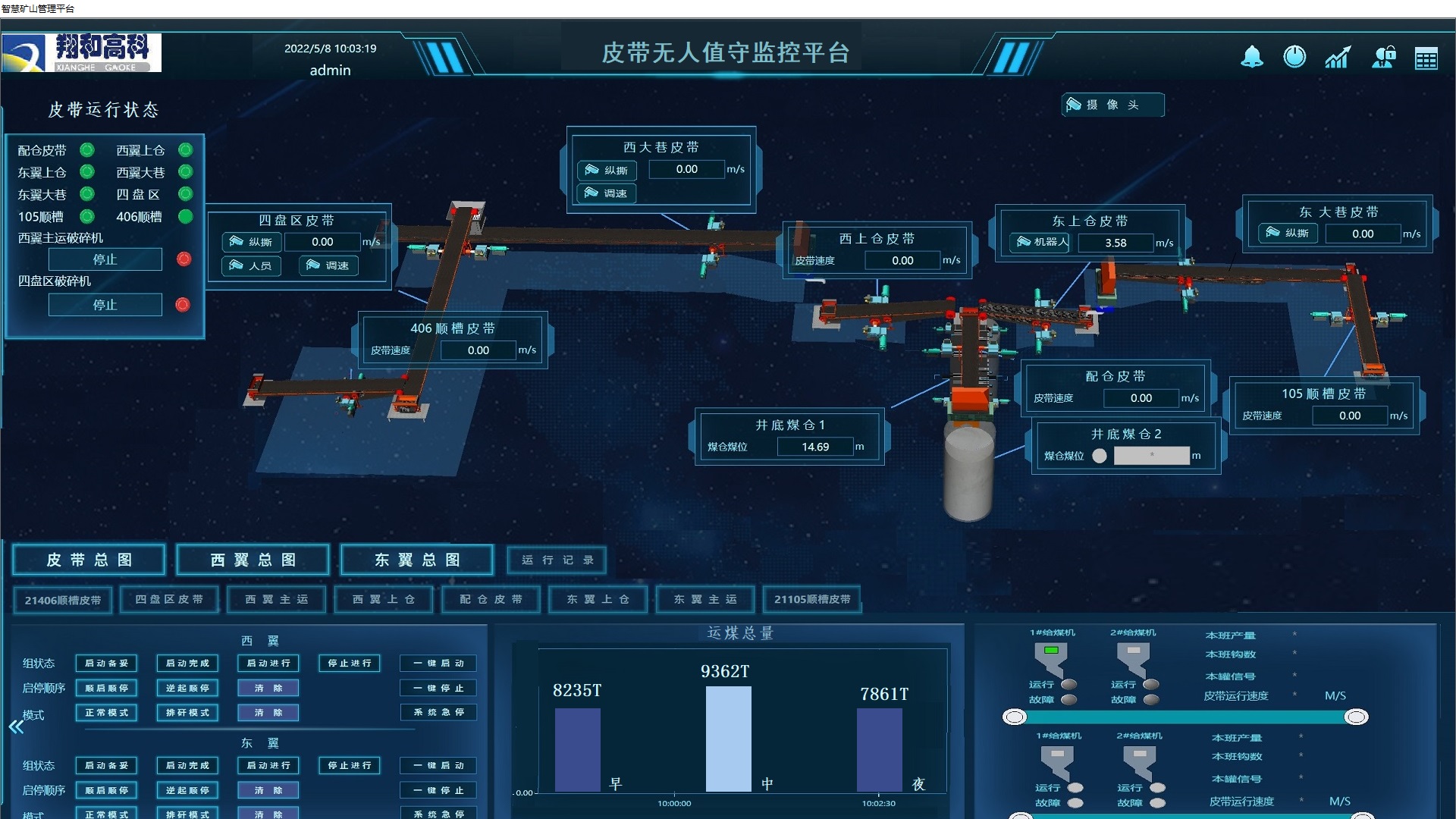Image resolution: width=1456 pixels, height=819 pixels.
Task: Click the 皮带运行速度 slider handle
Action: pos(1014,715)
